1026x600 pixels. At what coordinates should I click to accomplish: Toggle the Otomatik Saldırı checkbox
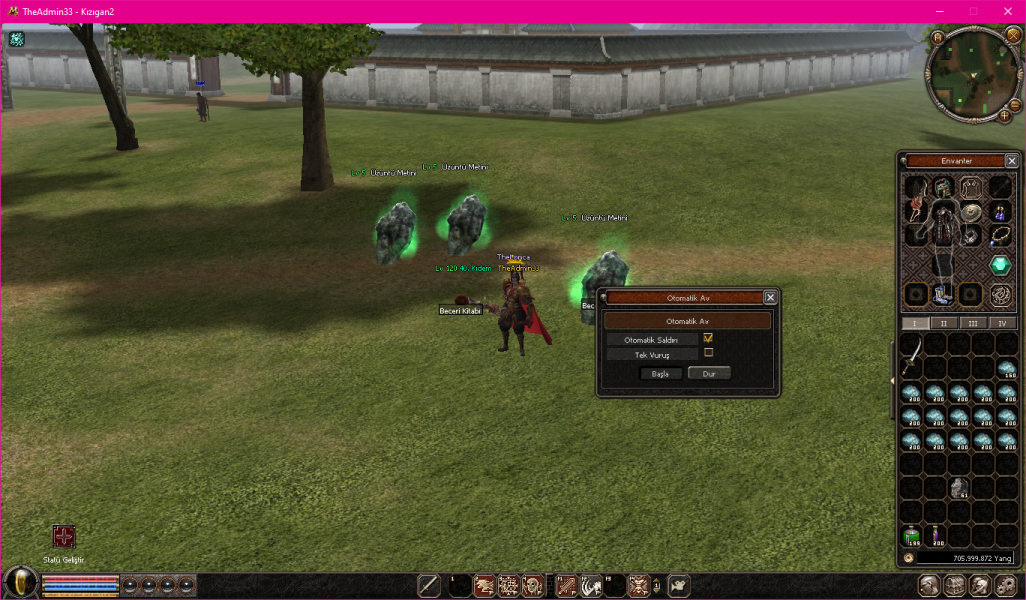point(708,339)
